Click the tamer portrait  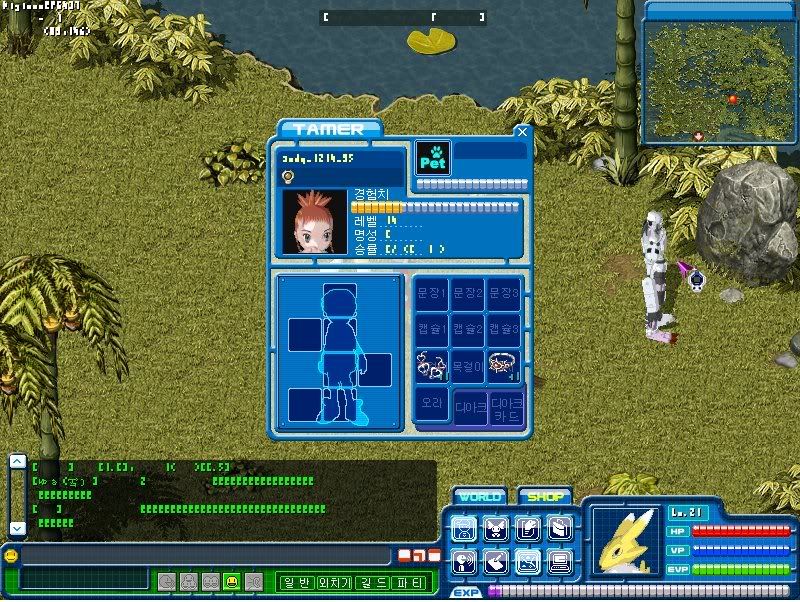(x=314, y=221)
